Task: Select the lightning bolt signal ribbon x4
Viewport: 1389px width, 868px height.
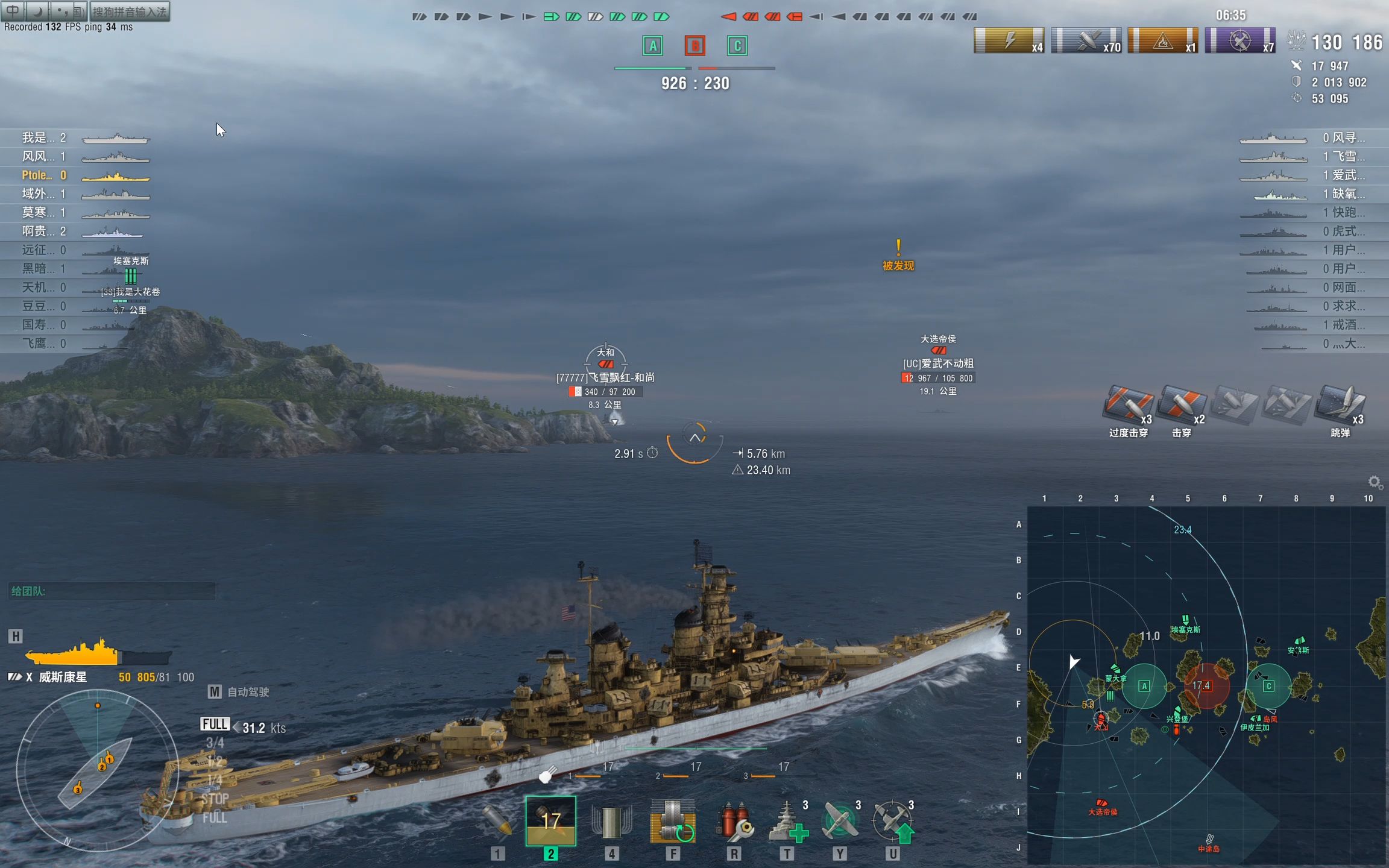Action: click(x=1009, y=41)
